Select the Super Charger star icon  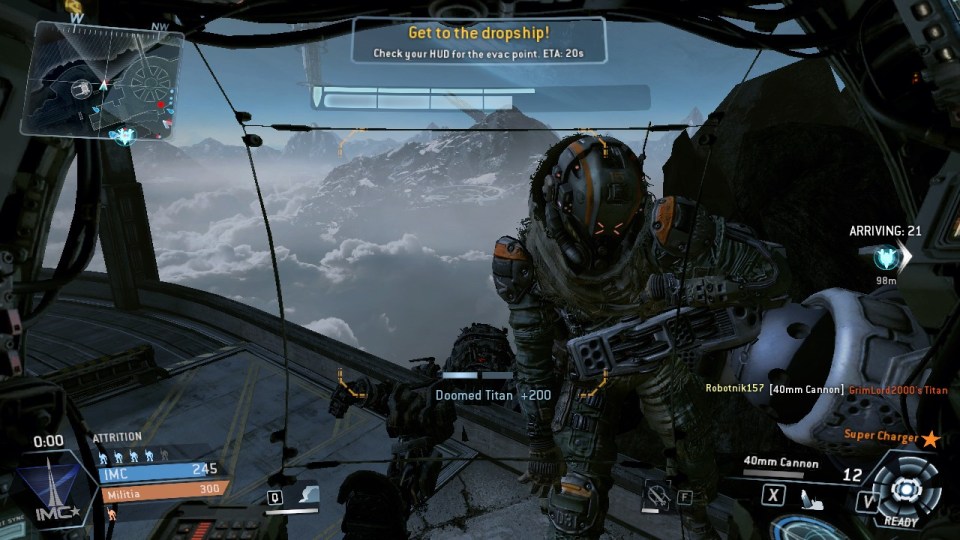[931, 438]
